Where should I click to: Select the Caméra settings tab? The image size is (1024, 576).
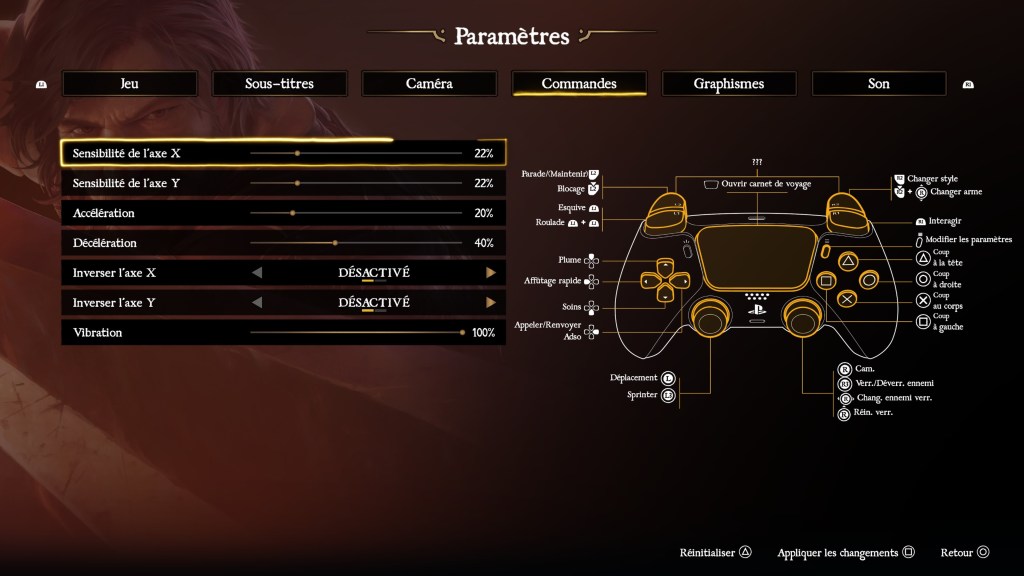(429, 84)
